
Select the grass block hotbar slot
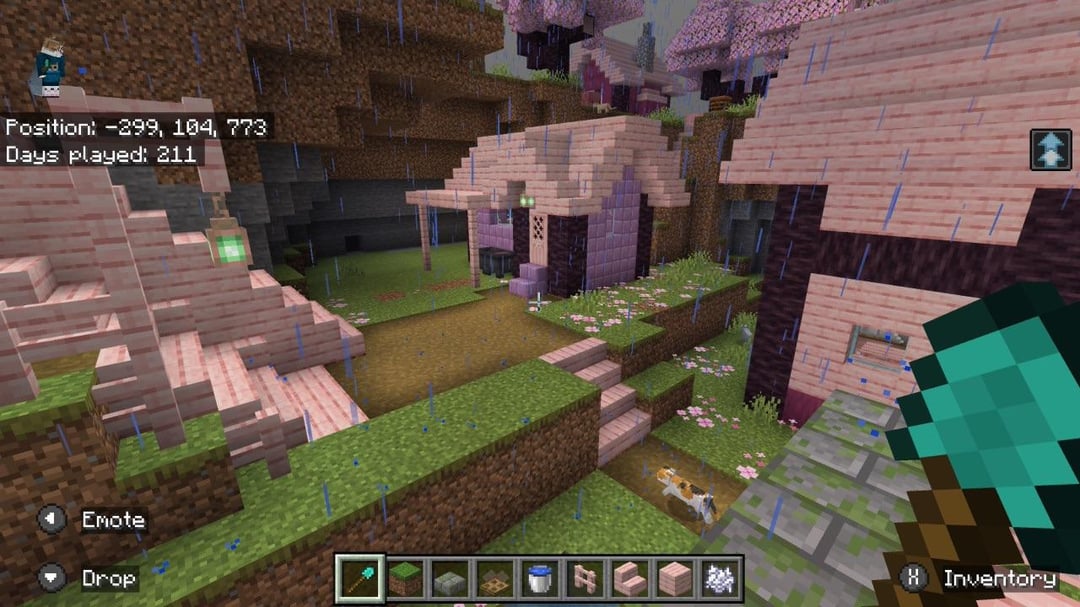click(404, 579)
